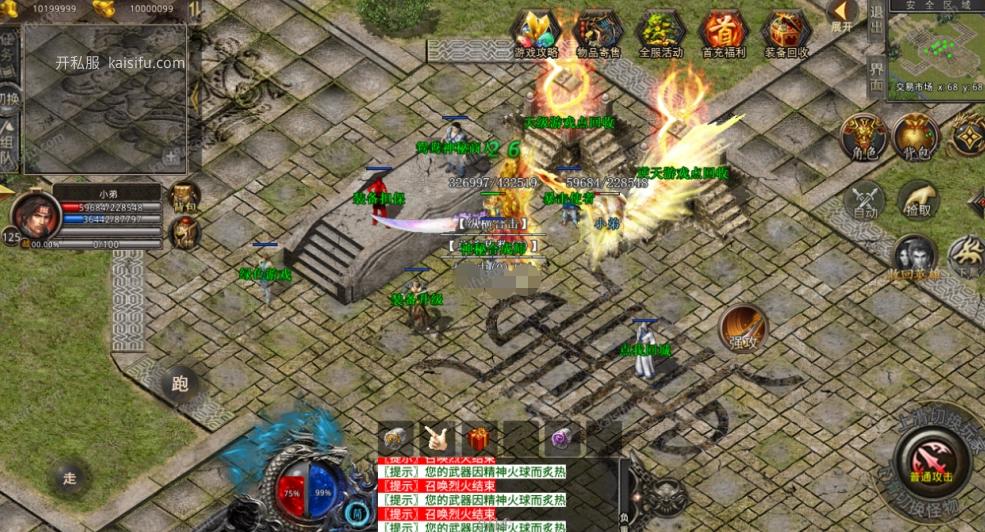
Task: Tap the 跑 run button
Action: pyautogui.click(x=181, y=383)
